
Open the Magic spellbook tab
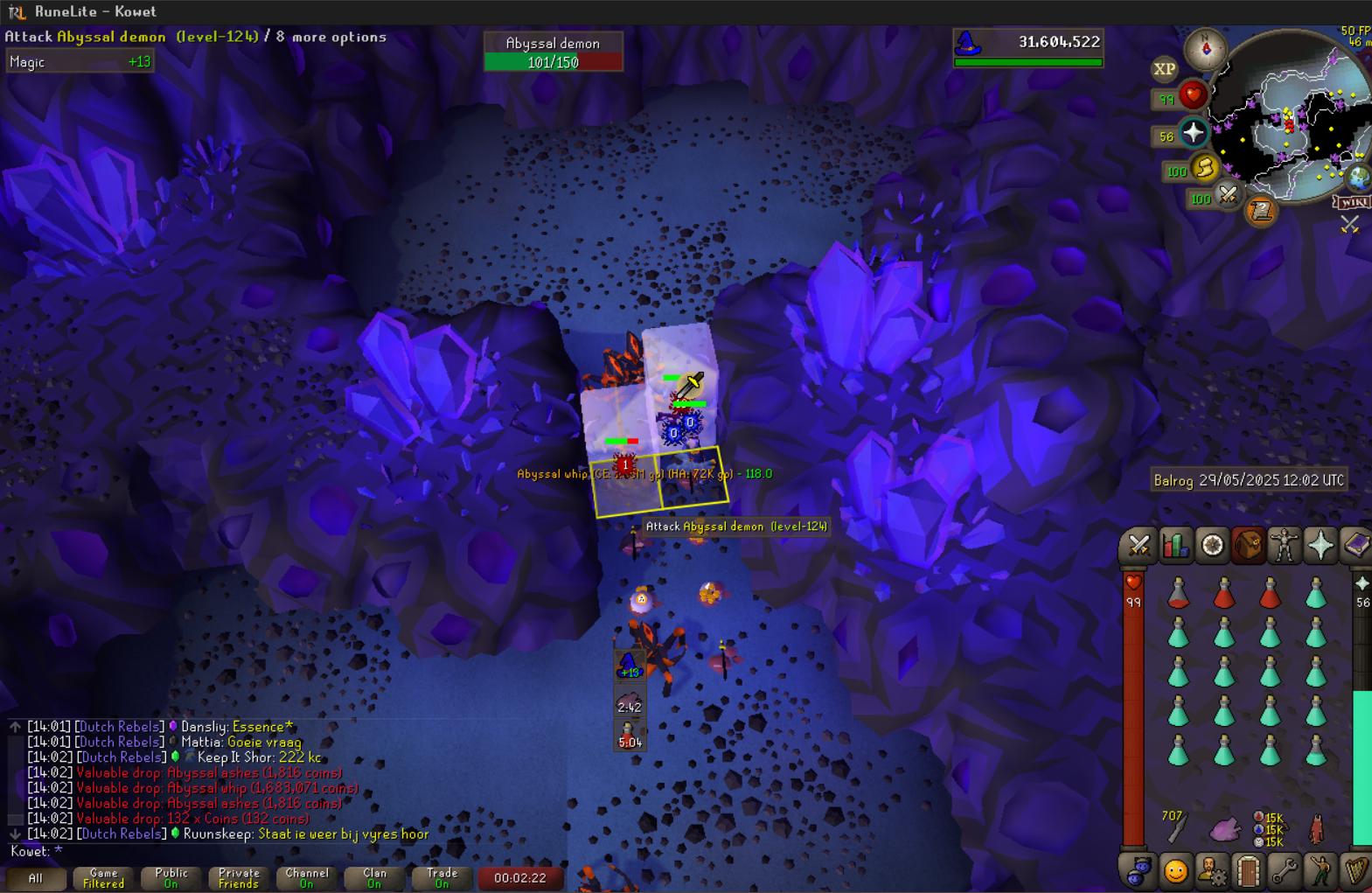pos(1355,546)
